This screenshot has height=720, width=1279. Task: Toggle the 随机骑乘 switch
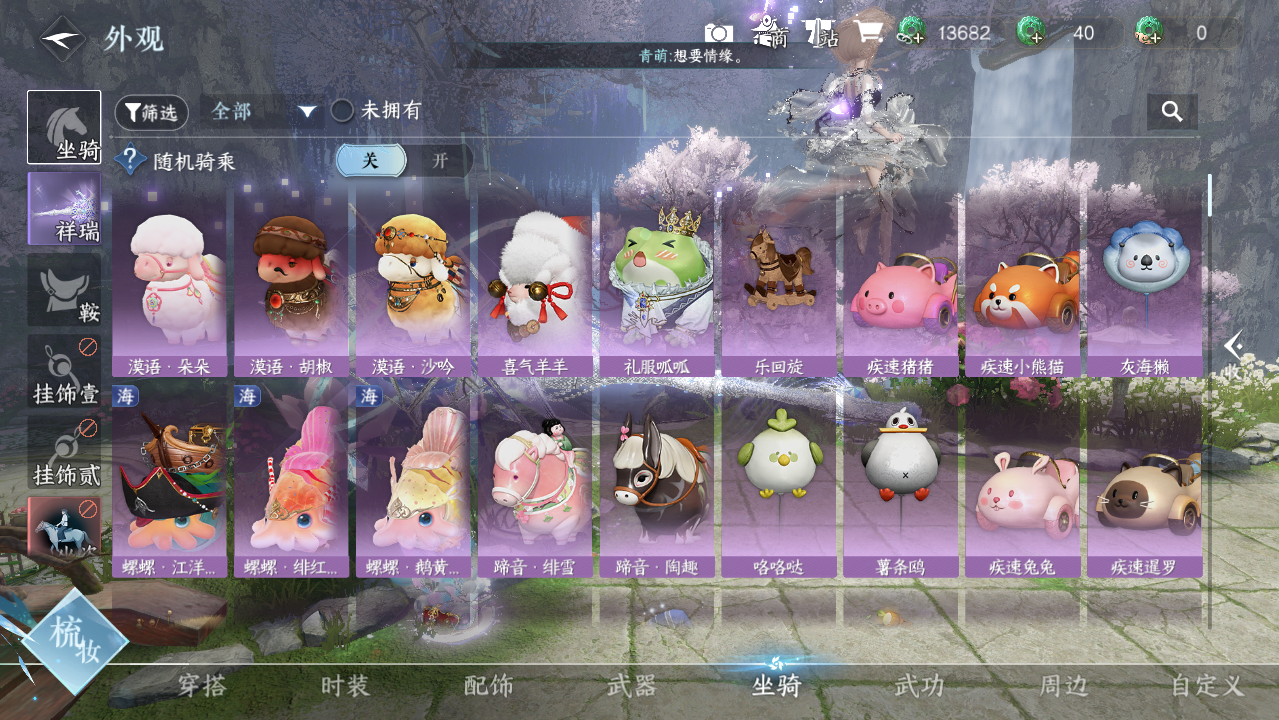click(404, 161)
